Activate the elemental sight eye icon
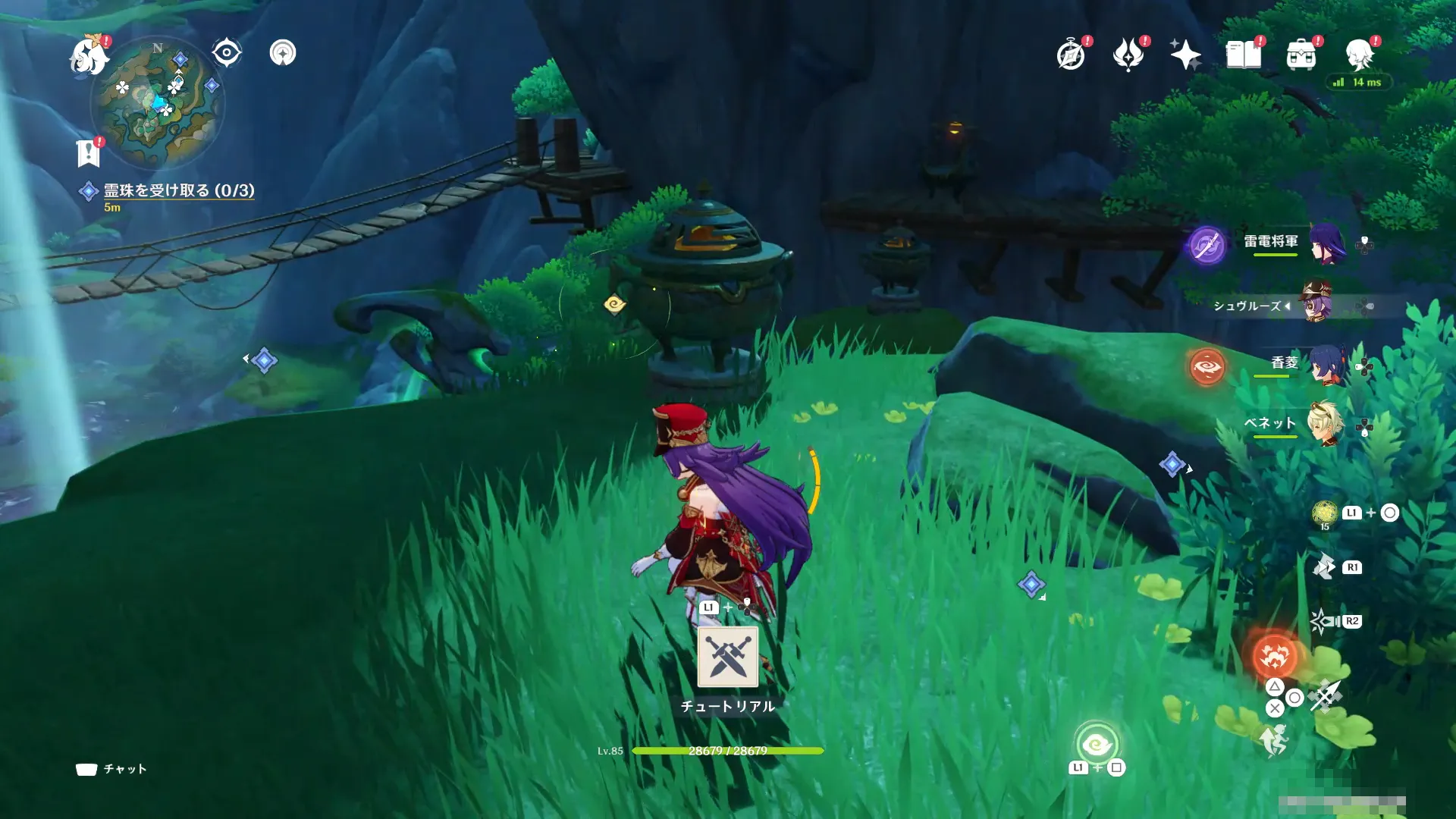 click(226, 53)
